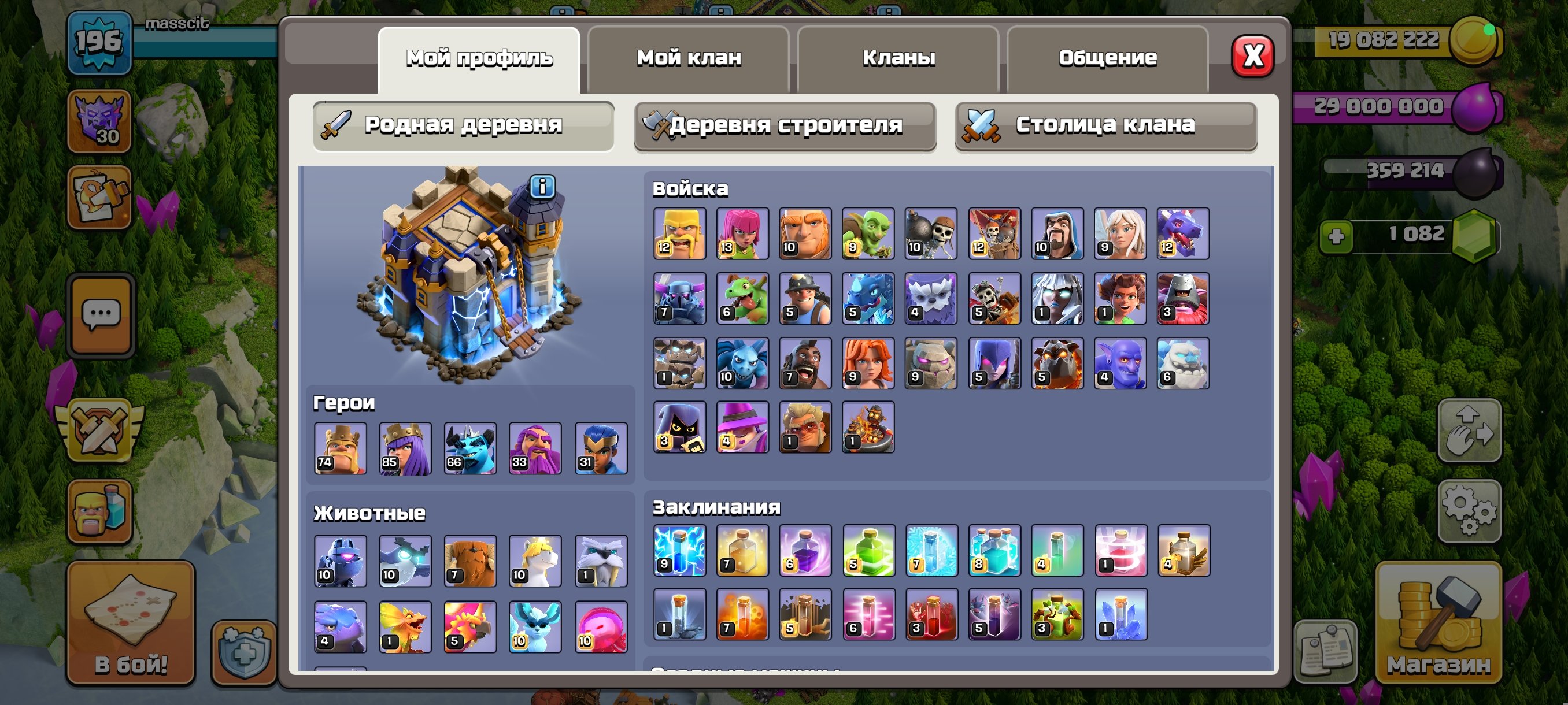
Task: Open the Общение tab
Action: coord(1108,57)
